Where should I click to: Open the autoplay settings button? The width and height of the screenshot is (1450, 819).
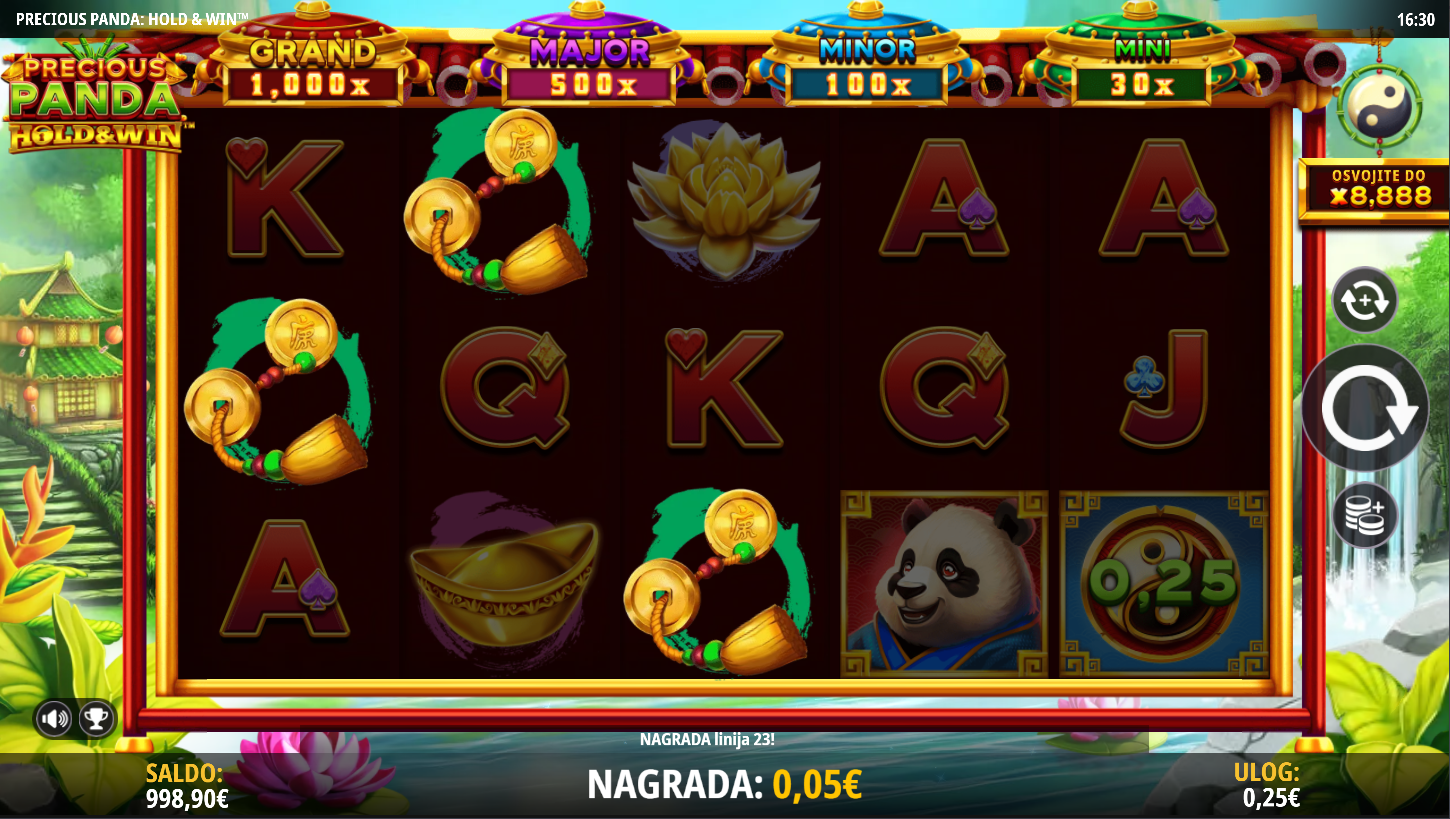coord(1364,300)
